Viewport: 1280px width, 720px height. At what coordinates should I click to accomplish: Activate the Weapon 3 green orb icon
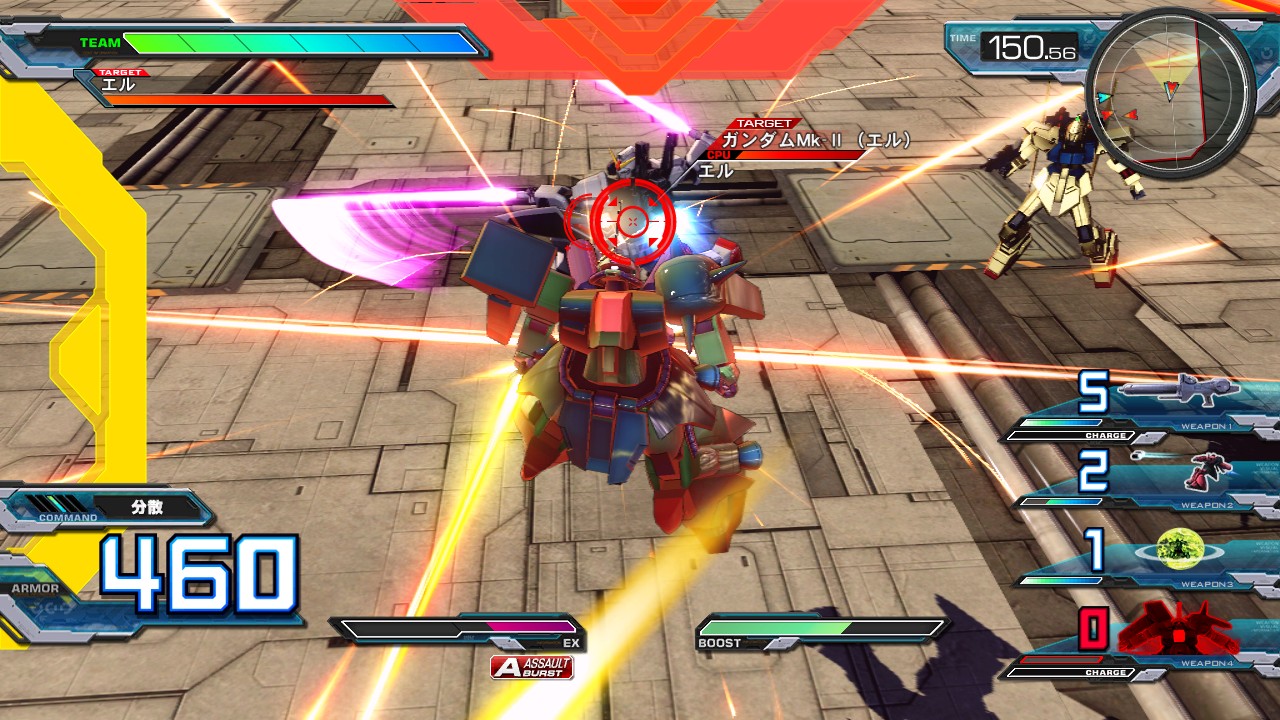[1178, 549]
